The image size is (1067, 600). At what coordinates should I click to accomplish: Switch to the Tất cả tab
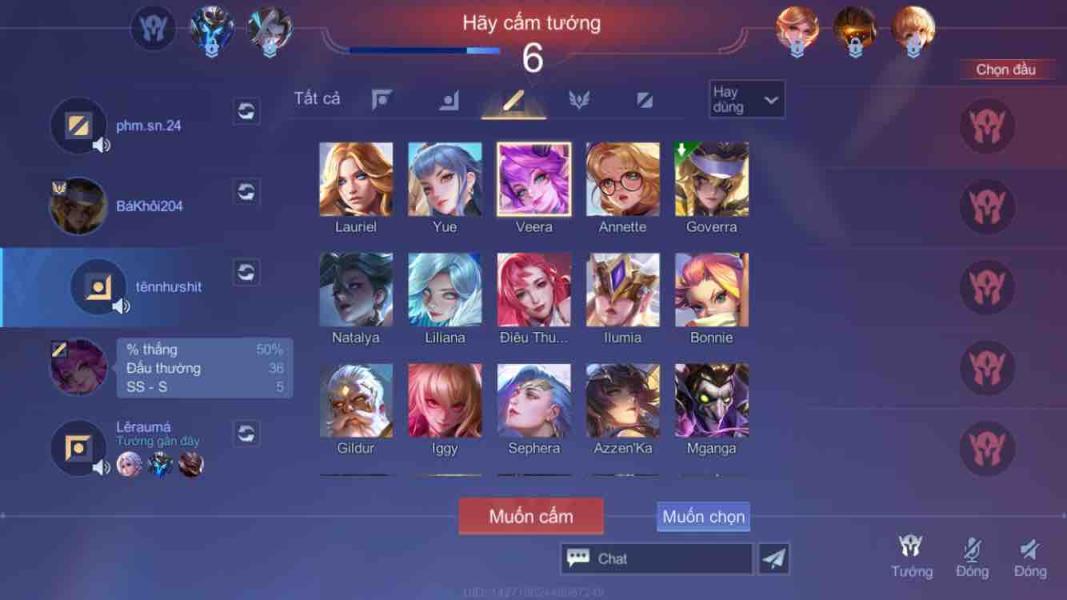pos(317,98)
